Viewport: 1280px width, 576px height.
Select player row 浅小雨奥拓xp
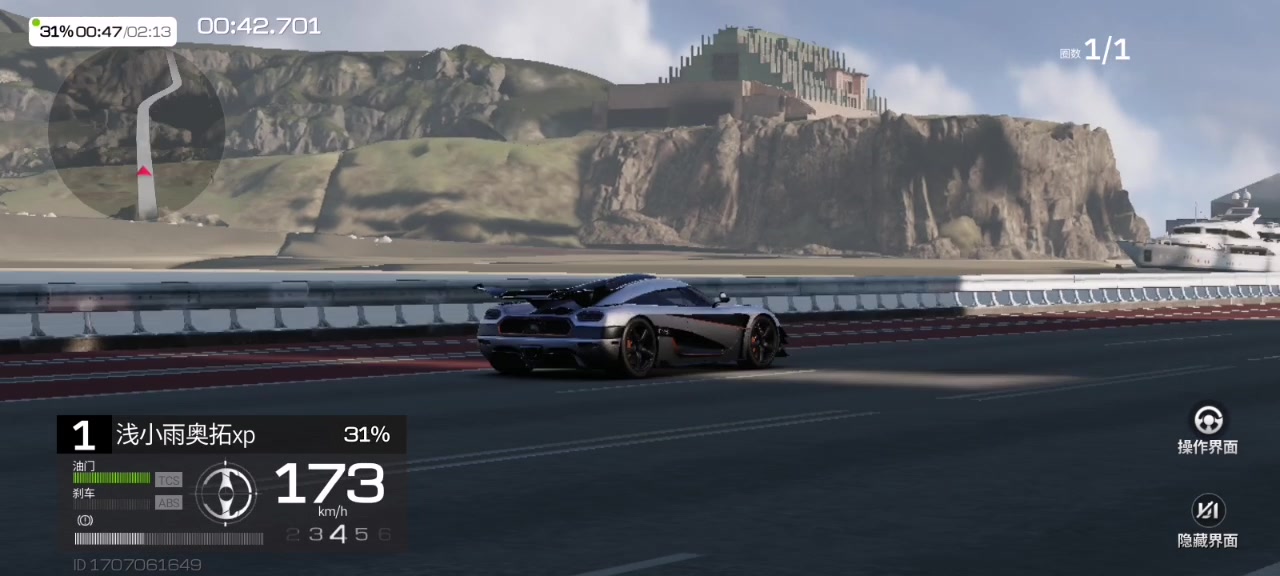click(231, 435)
